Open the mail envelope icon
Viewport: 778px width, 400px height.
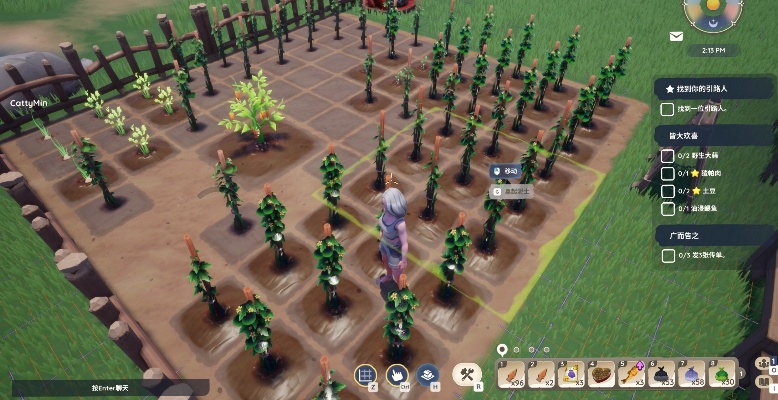point(677,36)
